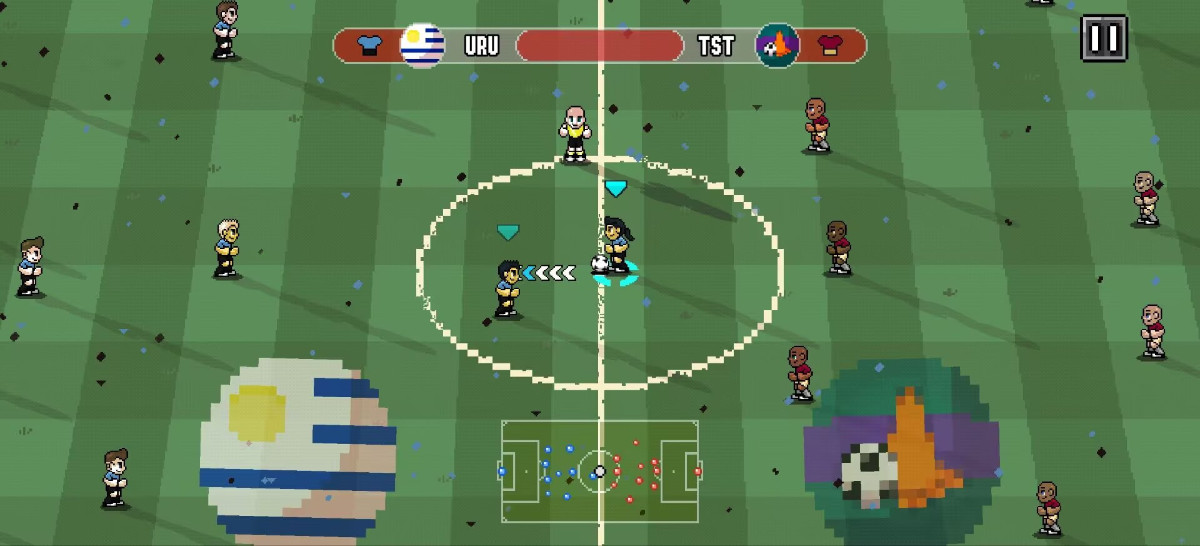Pause the match with the pause button

tap(1104, 38)
